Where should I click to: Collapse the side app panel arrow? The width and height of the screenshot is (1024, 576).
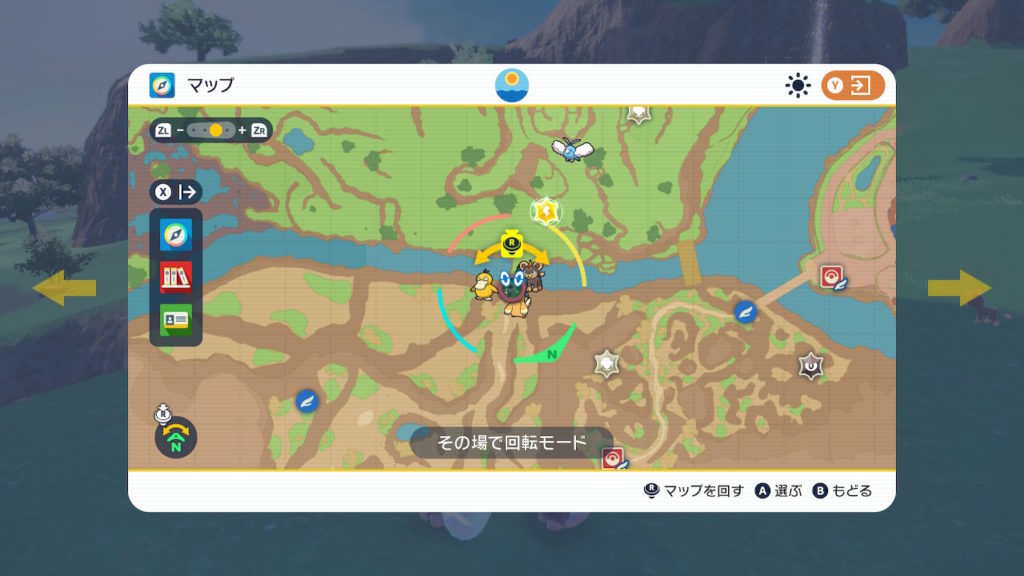(176, 191)
